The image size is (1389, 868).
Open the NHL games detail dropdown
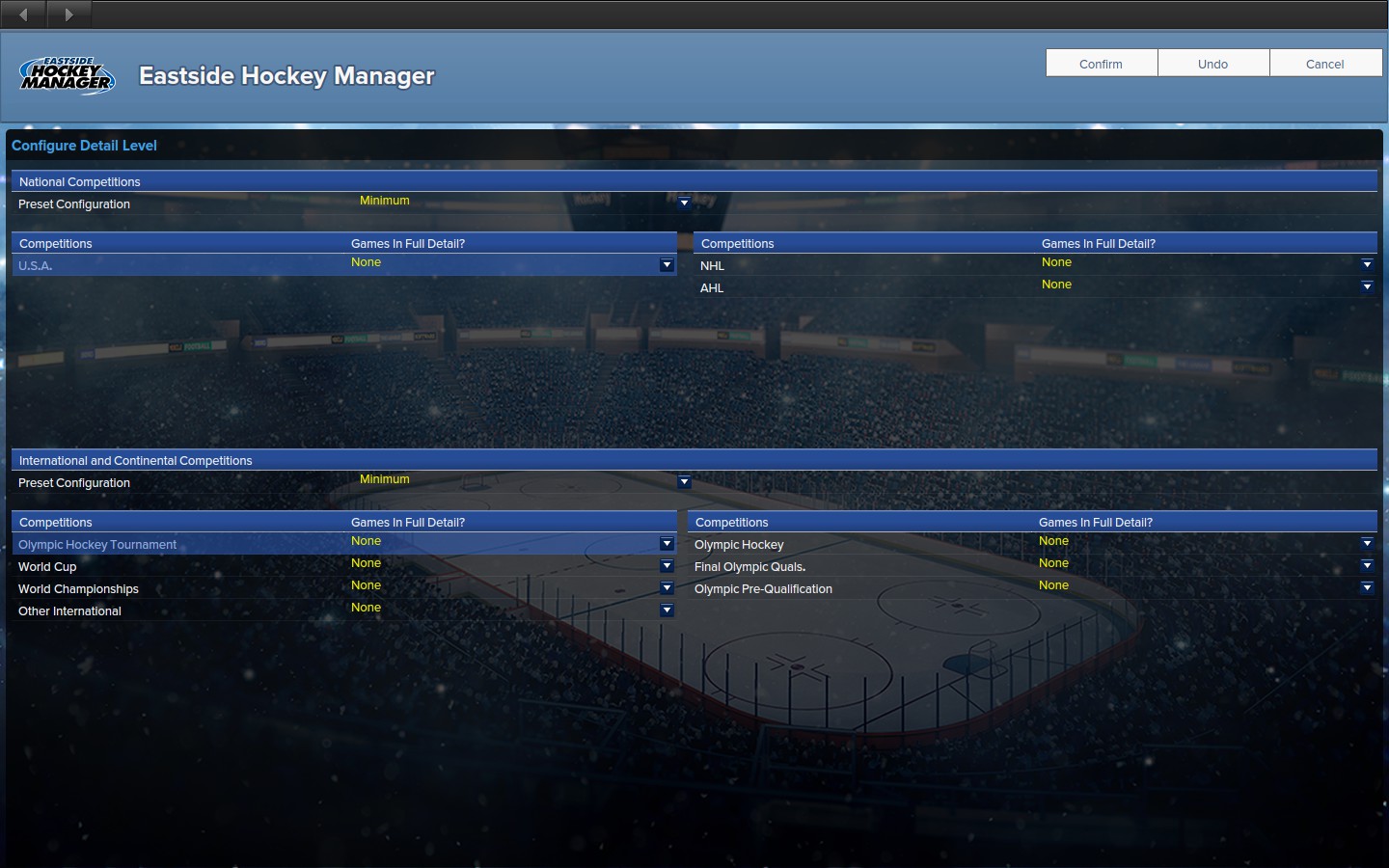[x=1367, y=264]
